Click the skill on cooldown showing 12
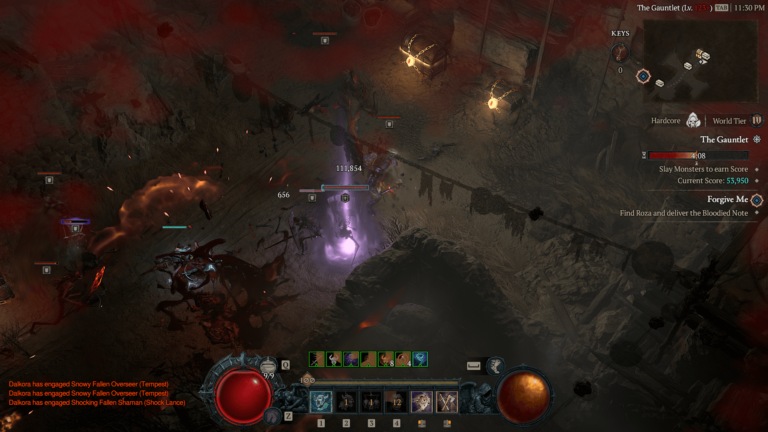This screenshot has width=768, height=432. pyautogui.click(x=396, y=402)
